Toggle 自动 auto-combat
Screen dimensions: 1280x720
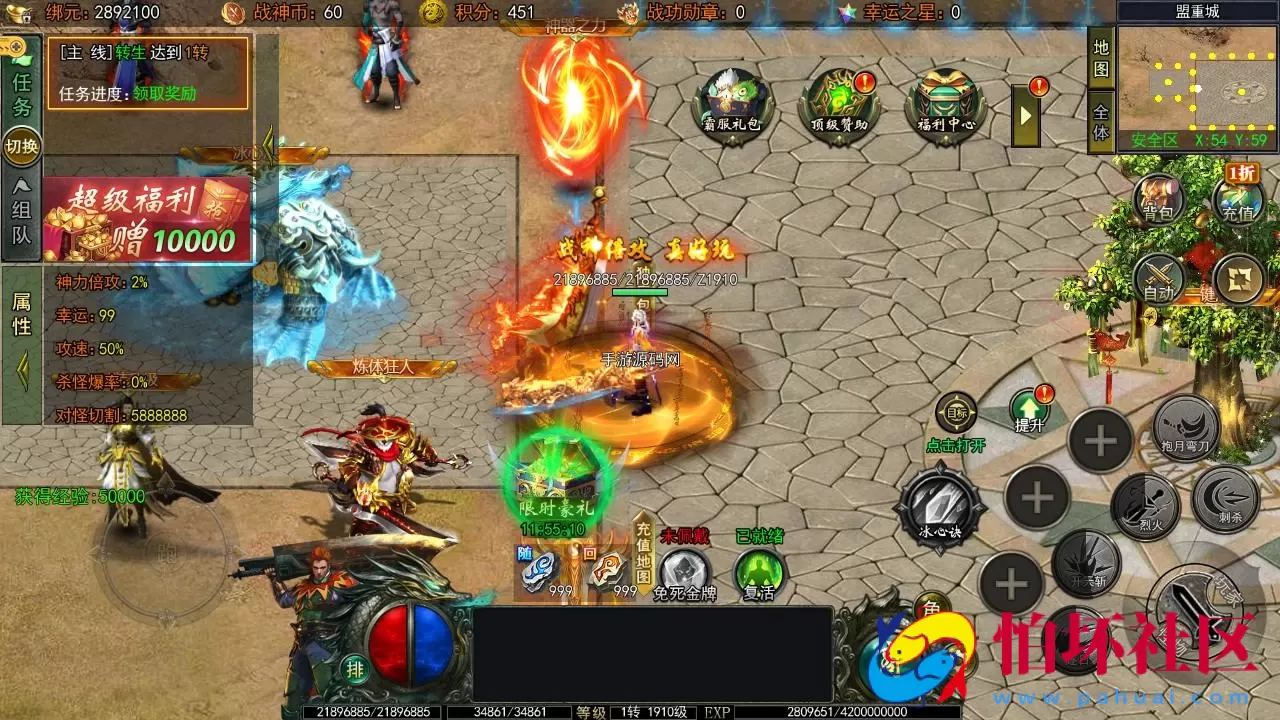(x=1158, y=278)
